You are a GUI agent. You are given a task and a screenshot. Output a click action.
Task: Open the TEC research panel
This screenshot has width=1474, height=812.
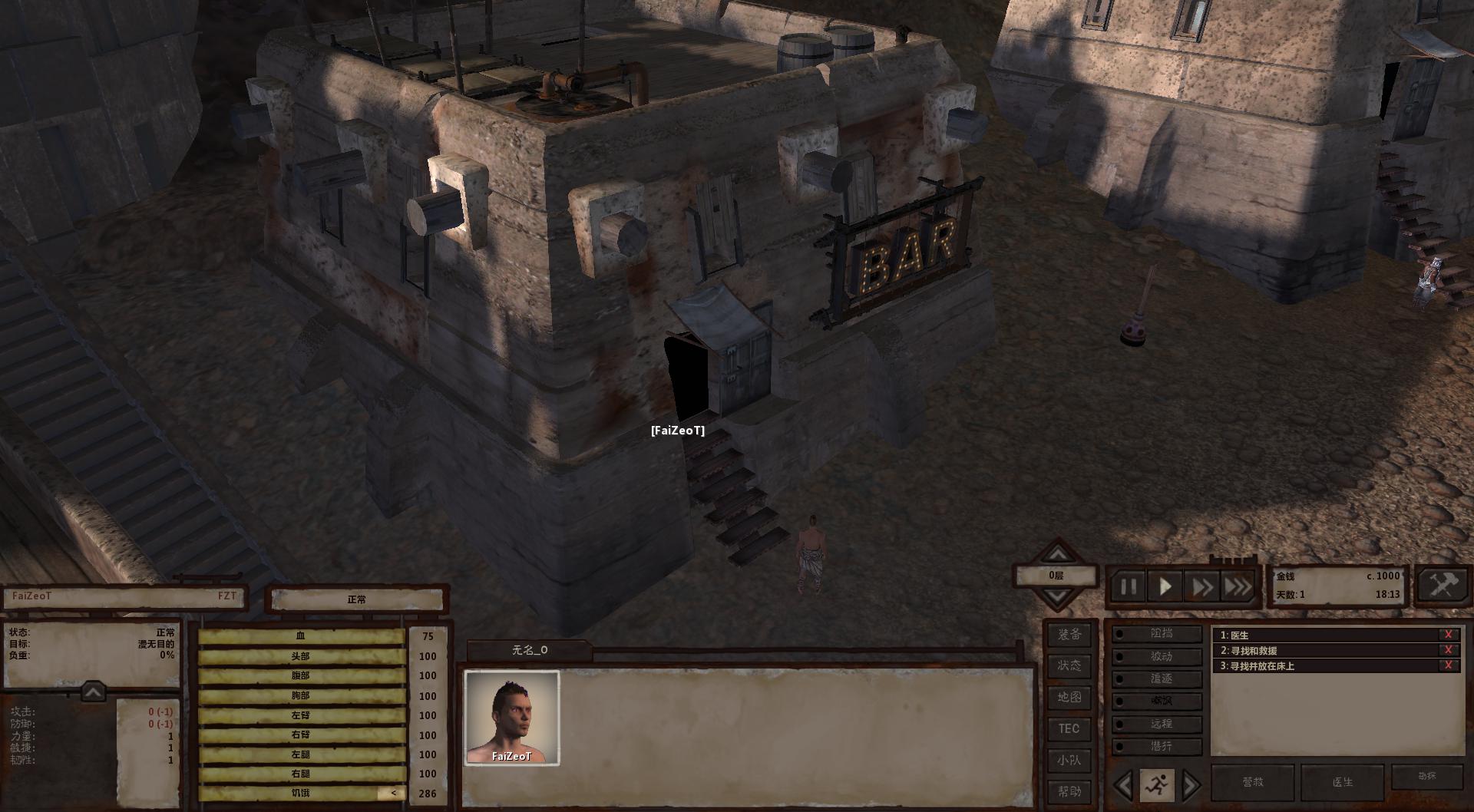1069,728
